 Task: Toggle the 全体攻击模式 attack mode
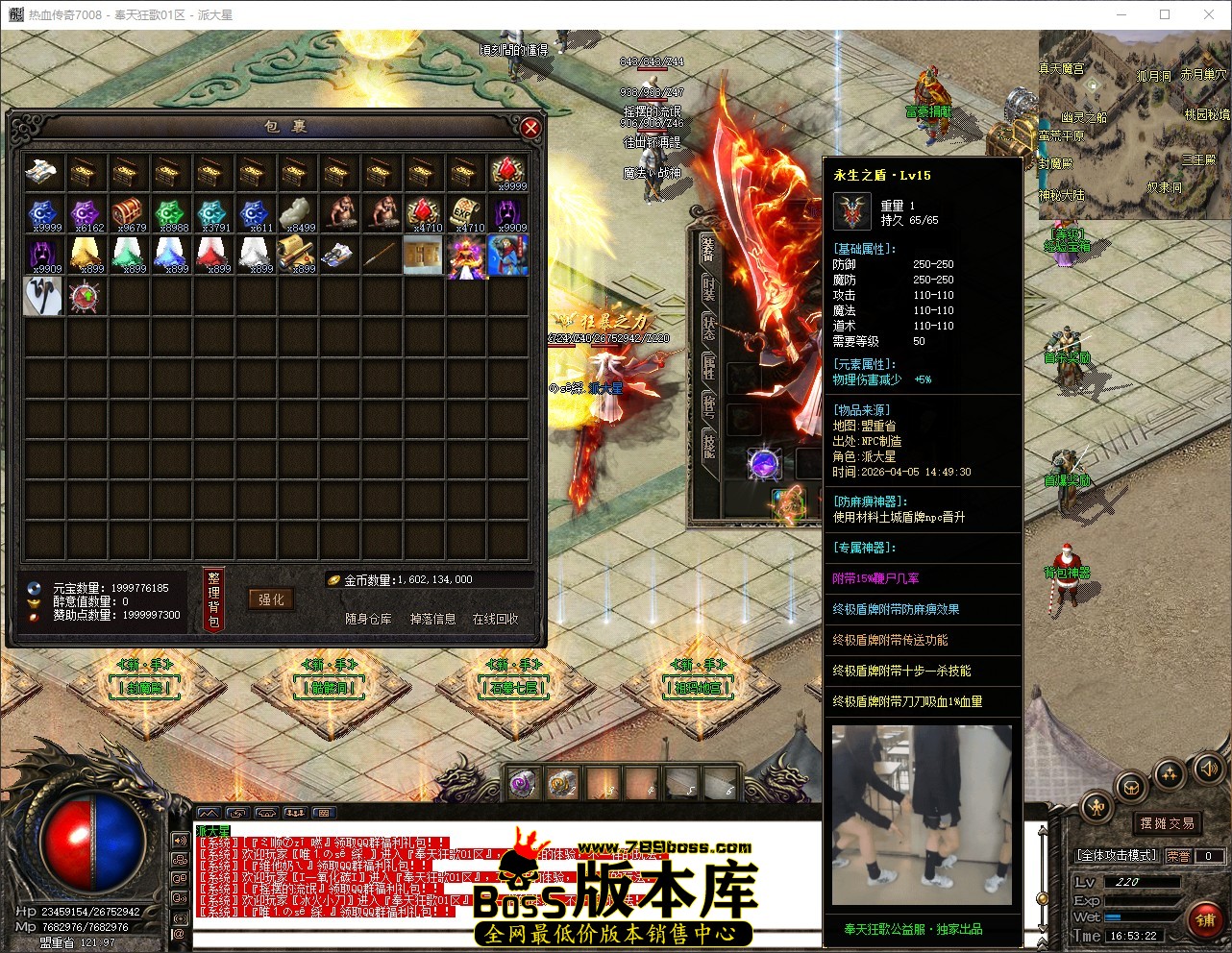point(1117,854)
